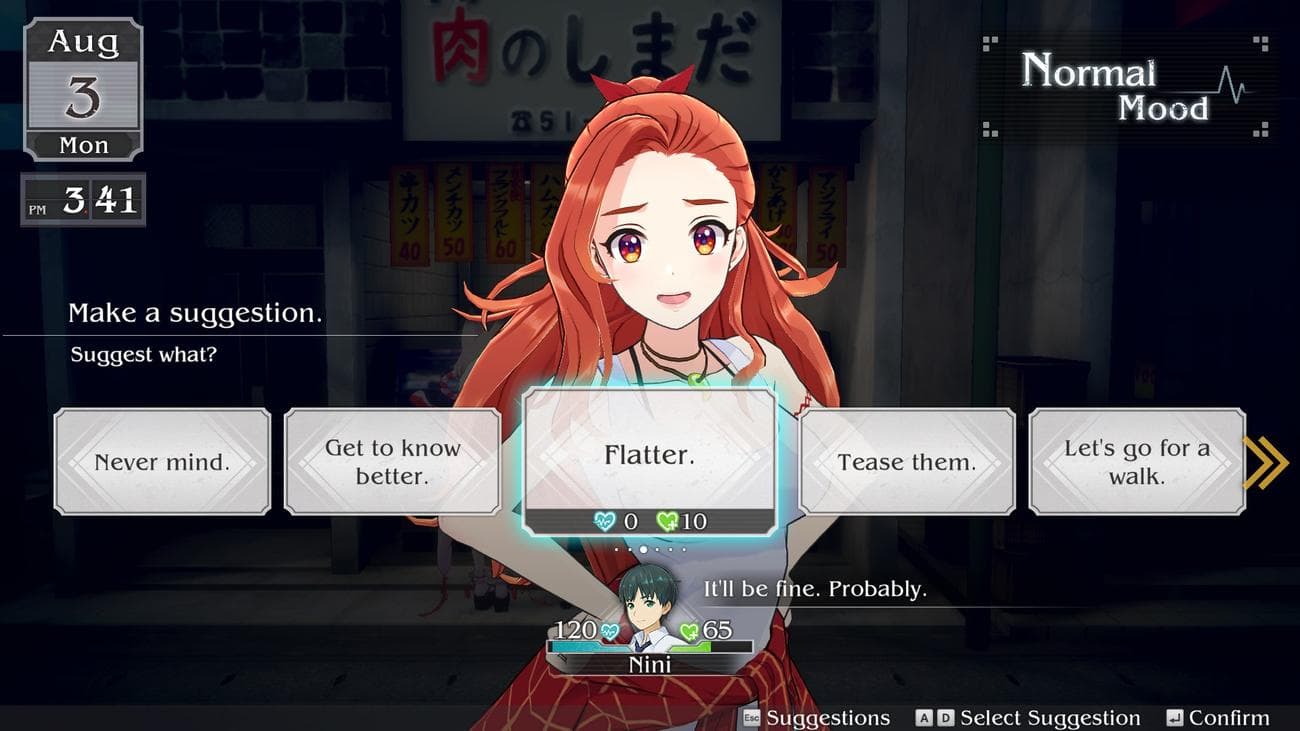Select the last suggestion page dot

click(684, 549)
